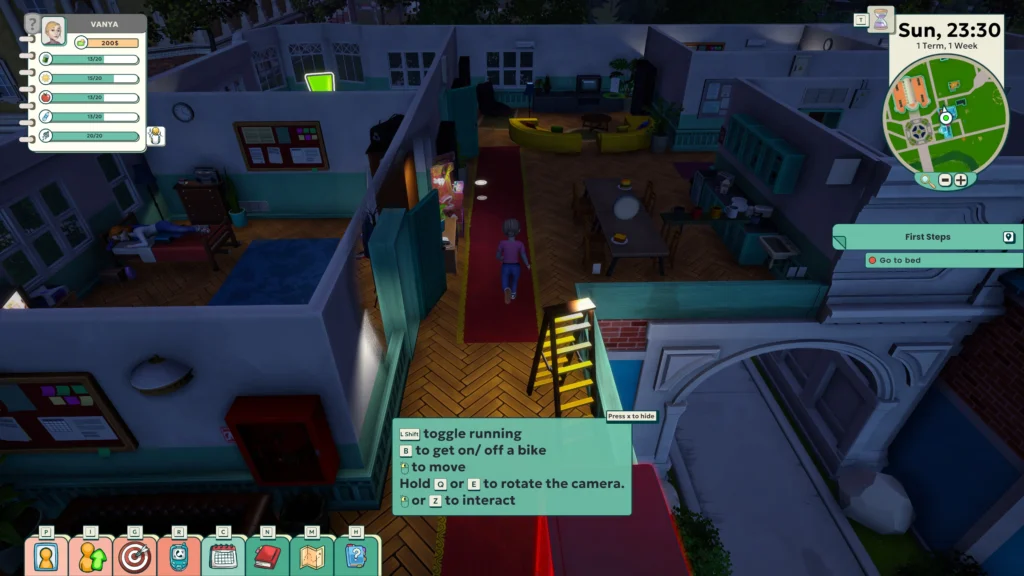1024x576 pixels.
Task: Open the character profile from the bottom toolbar
Action: pyautogui.click(x=46, y=556)
